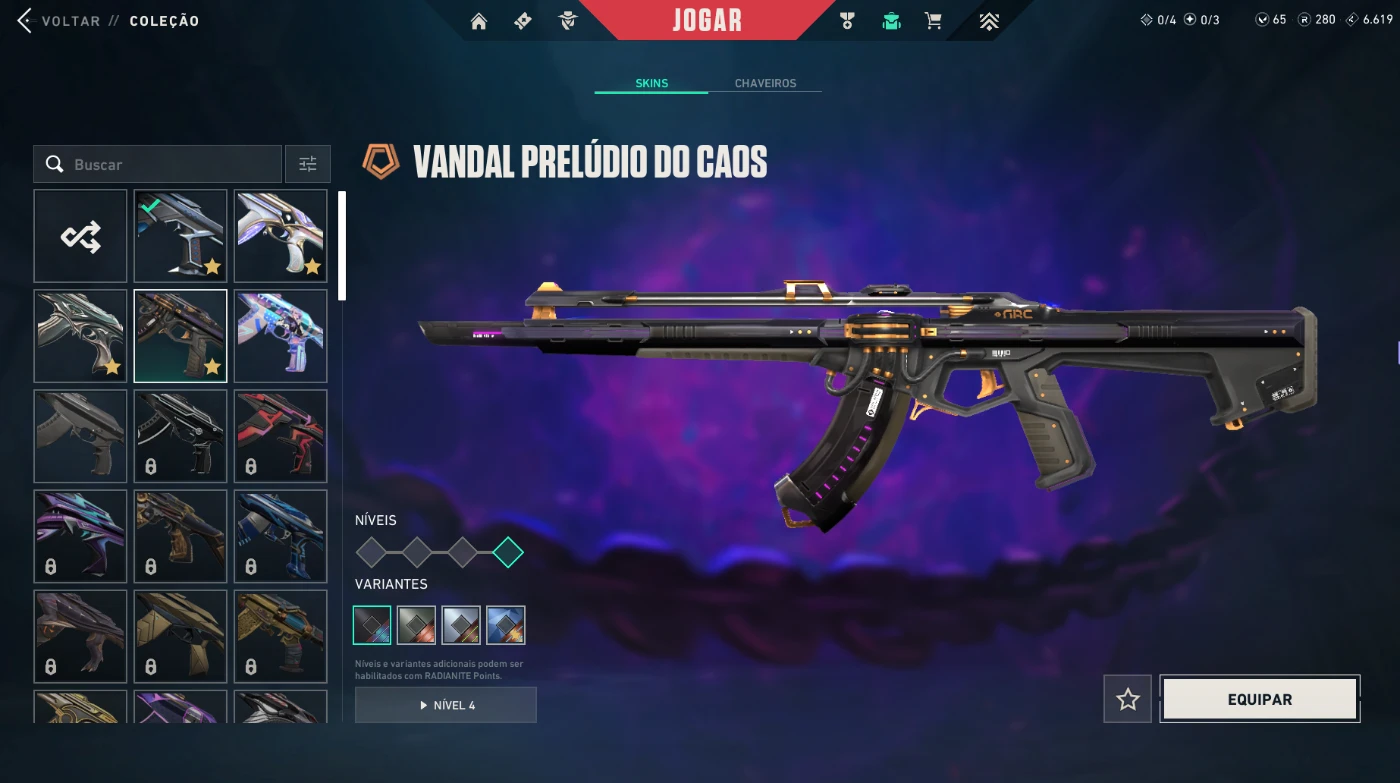1400x783 pixels.
Task: Select the equipped skin with green checkmark
Action: click(x=180, y=236)
